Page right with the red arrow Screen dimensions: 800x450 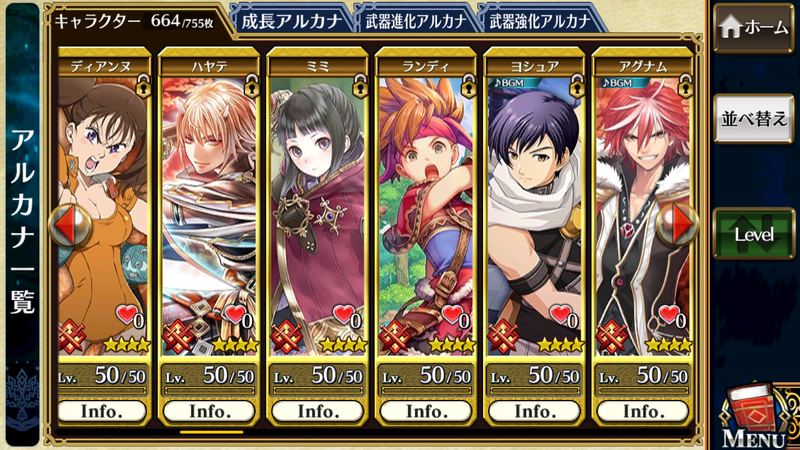click(x=684, y=227)
